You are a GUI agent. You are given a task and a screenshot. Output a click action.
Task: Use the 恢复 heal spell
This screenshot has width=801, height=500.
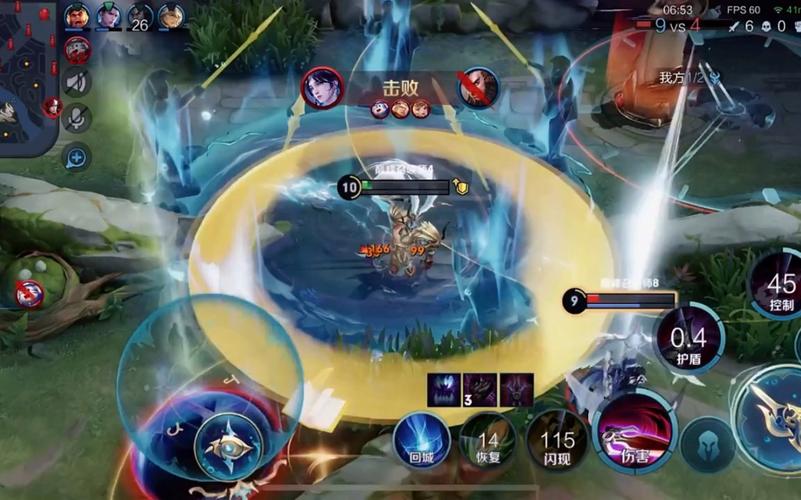click(488, 440)
